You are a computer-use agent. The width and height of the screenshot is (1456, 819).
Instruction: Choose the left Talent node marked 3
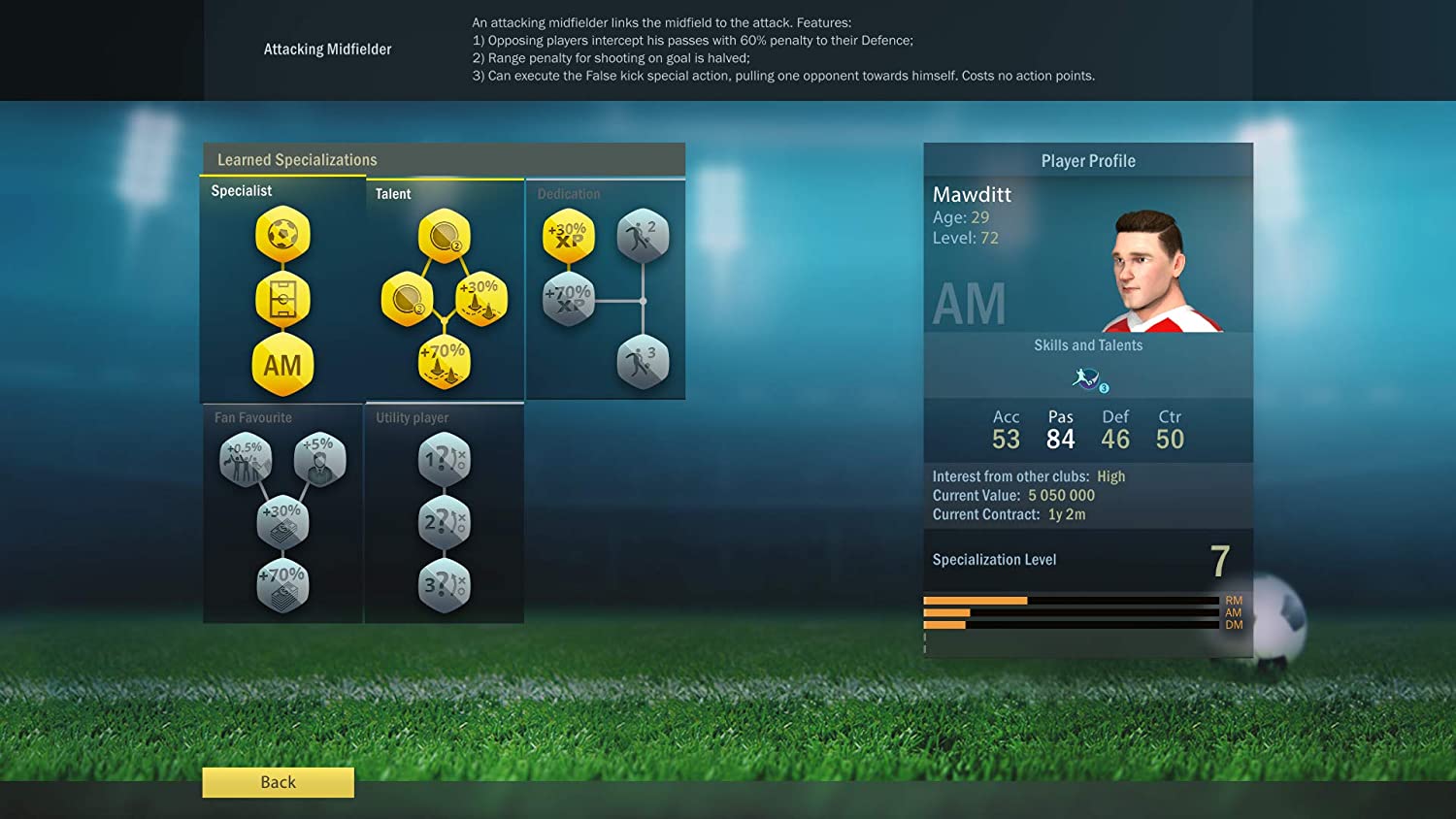coord(408,299)
